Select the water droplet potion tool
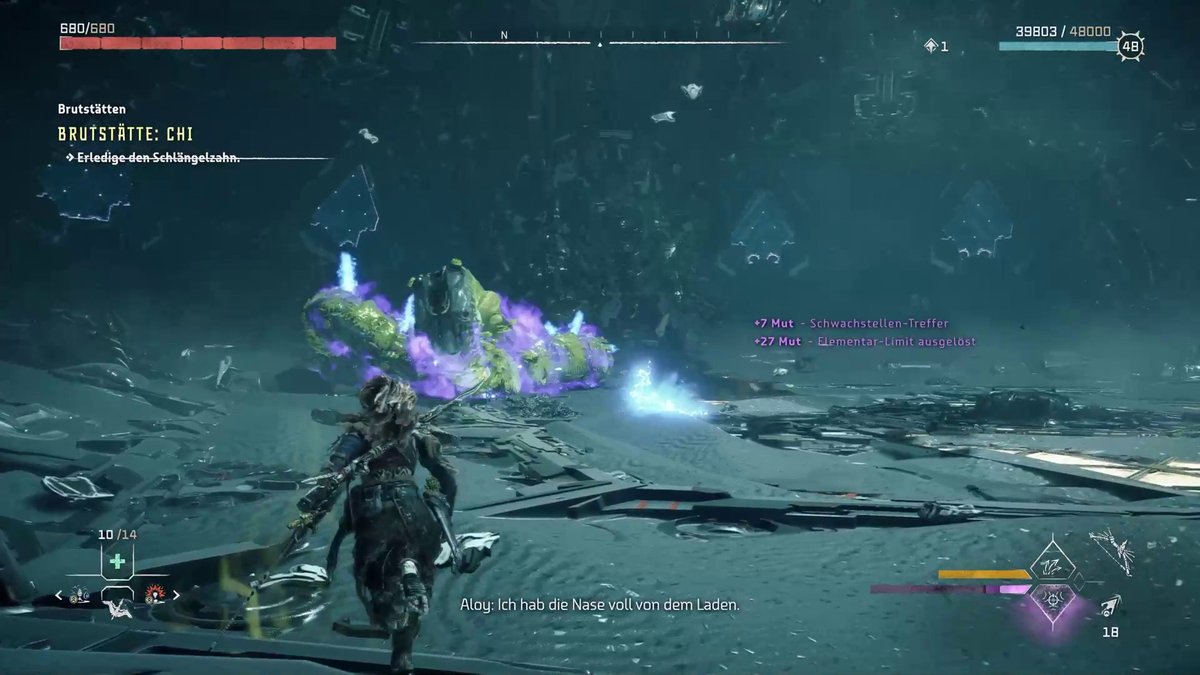This screenshot has height=675, width=1200. coord(81,594)
